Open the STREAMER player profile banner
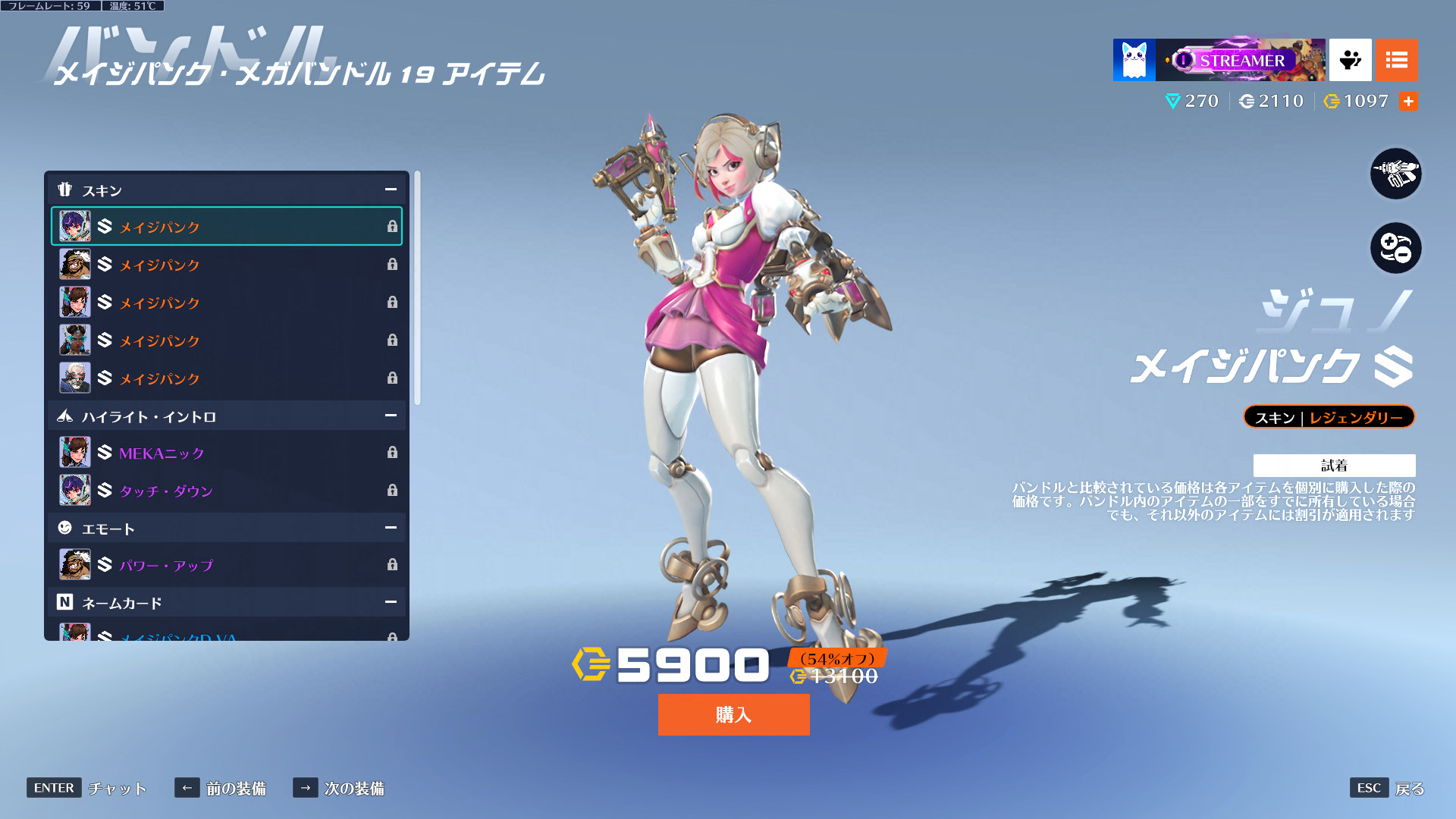Screen dimensions: 1456x819 [1239, 60]
